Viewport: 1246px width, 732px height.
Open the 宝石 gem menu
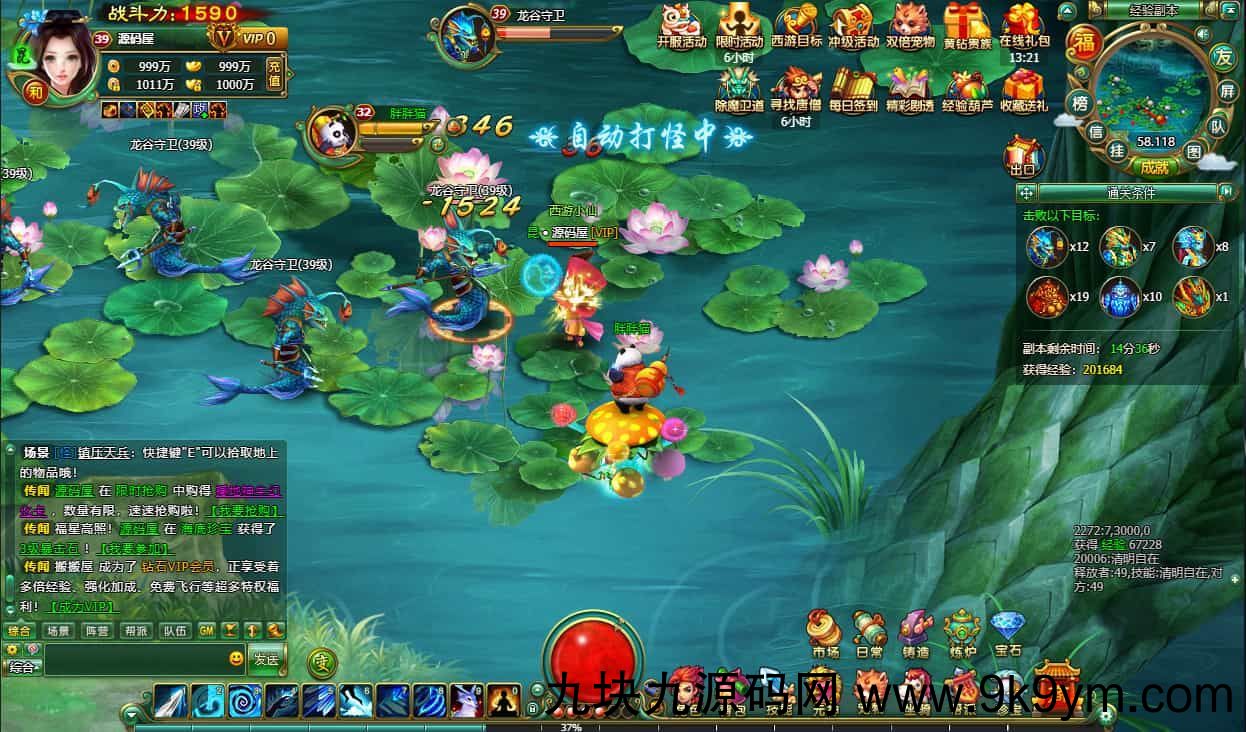(x=1007, y=633)
